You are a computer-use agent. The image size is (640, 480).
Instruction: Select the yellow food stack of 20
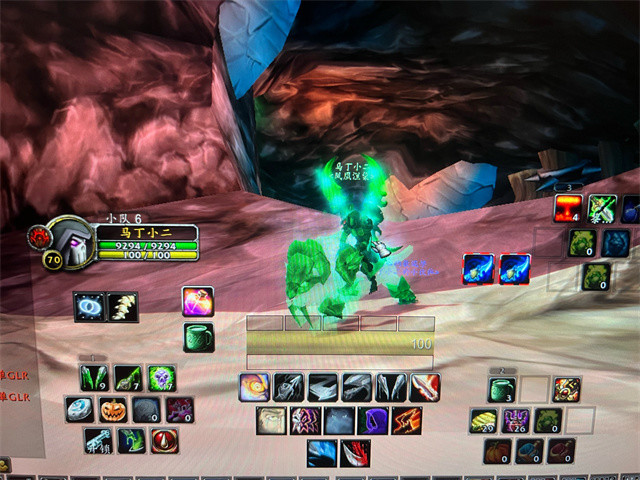[x=485, y=421]
